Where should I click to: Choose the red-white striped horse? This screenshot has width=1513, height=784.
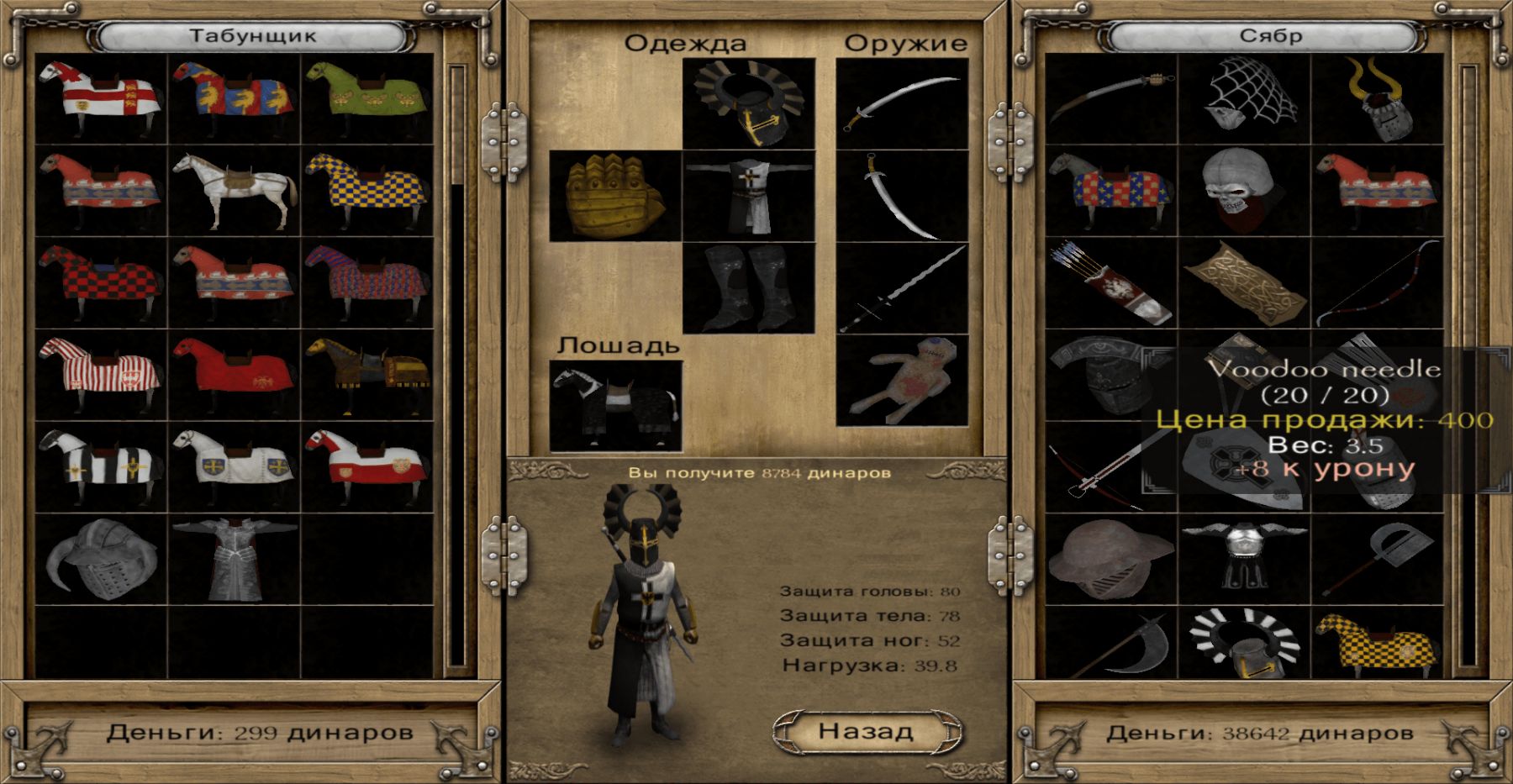[101, 375]
